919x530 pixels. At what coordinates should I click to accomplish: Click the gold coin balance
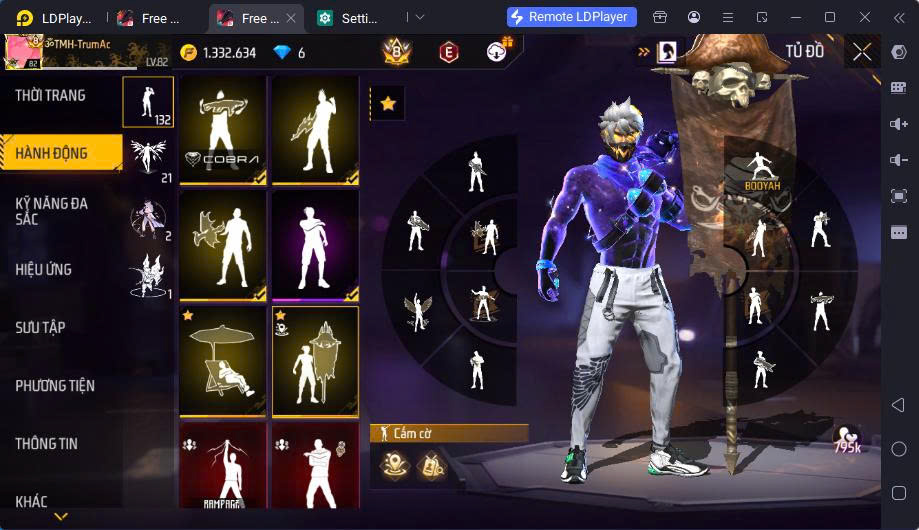point(218,53)
